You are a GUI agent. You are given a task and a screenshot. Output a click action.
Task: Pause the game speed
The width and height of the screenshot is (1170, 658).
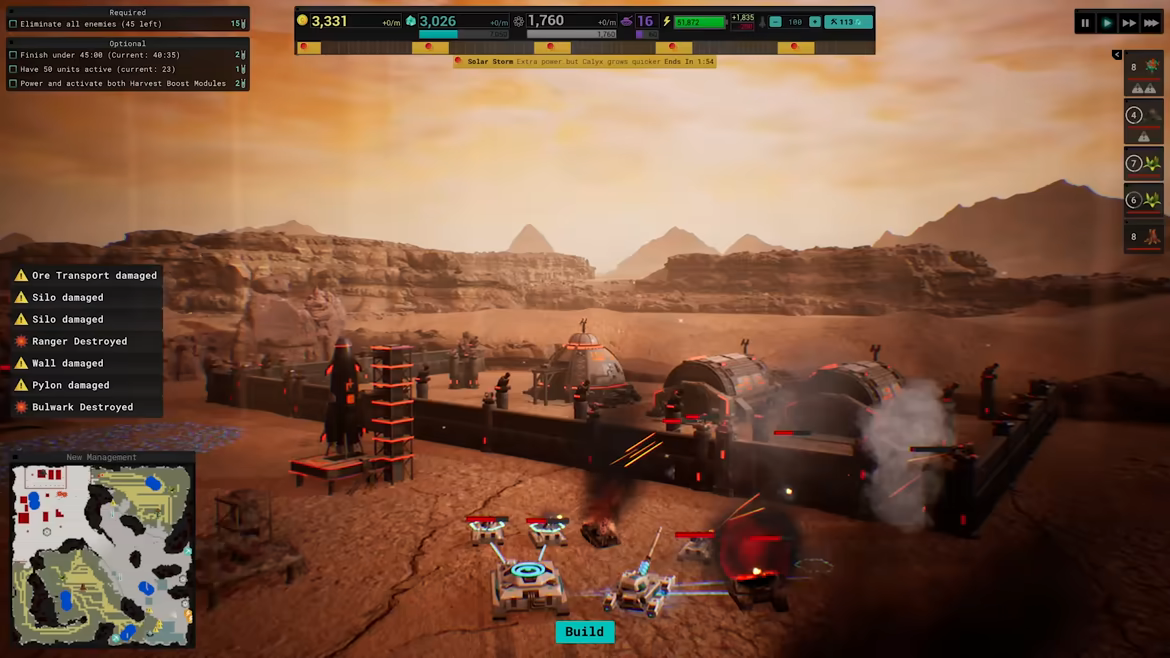point(1085,23)
